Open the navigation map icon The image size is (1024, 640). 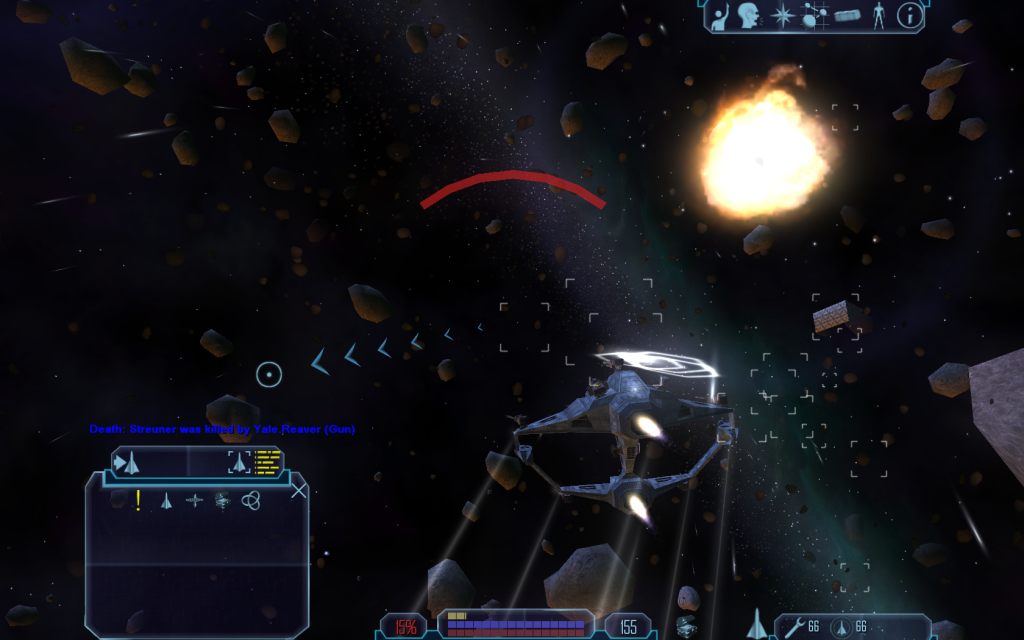coord(814,16)
